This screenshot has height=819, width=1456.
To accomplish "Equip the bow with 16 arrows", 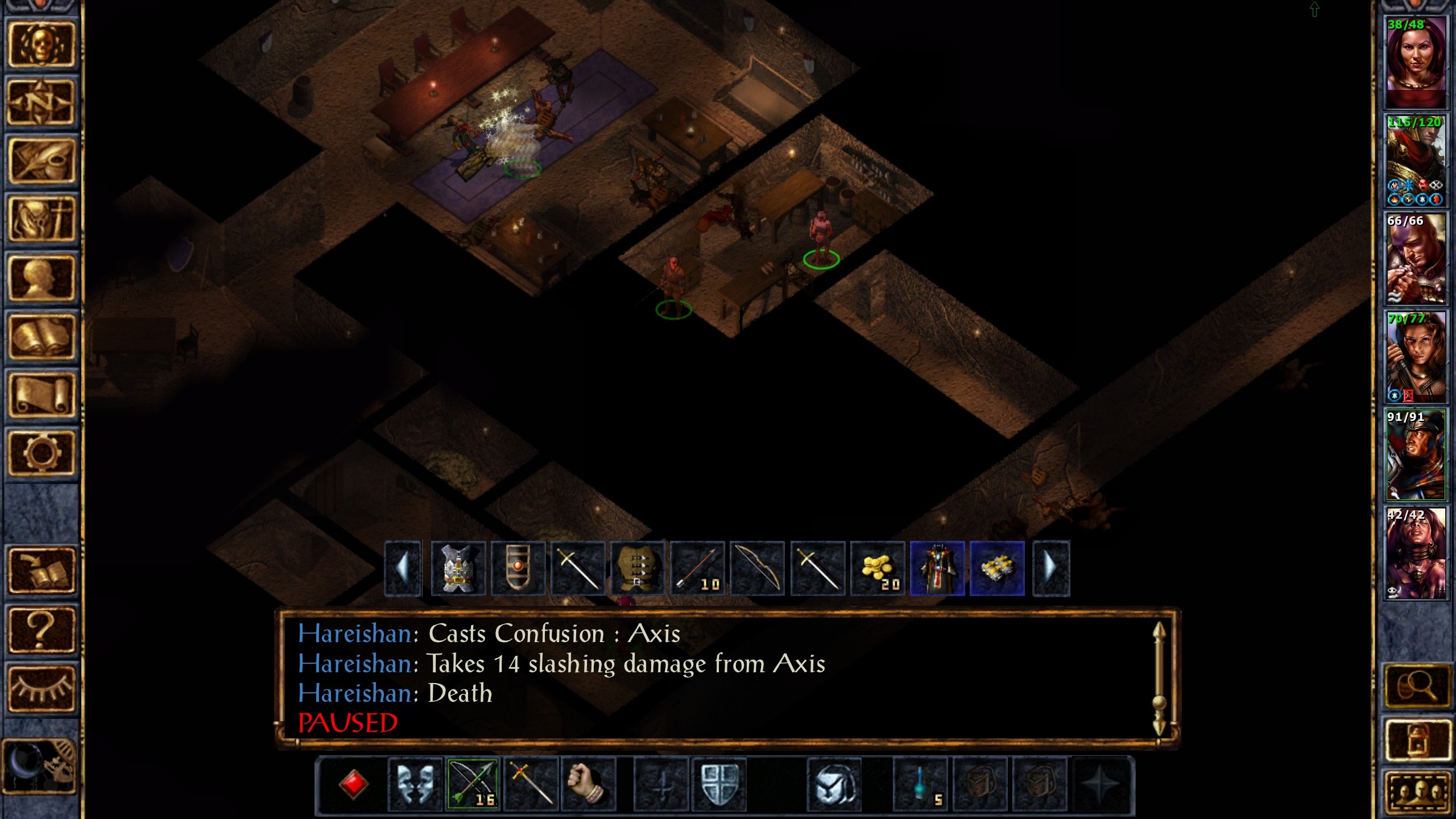I will 473,785.
